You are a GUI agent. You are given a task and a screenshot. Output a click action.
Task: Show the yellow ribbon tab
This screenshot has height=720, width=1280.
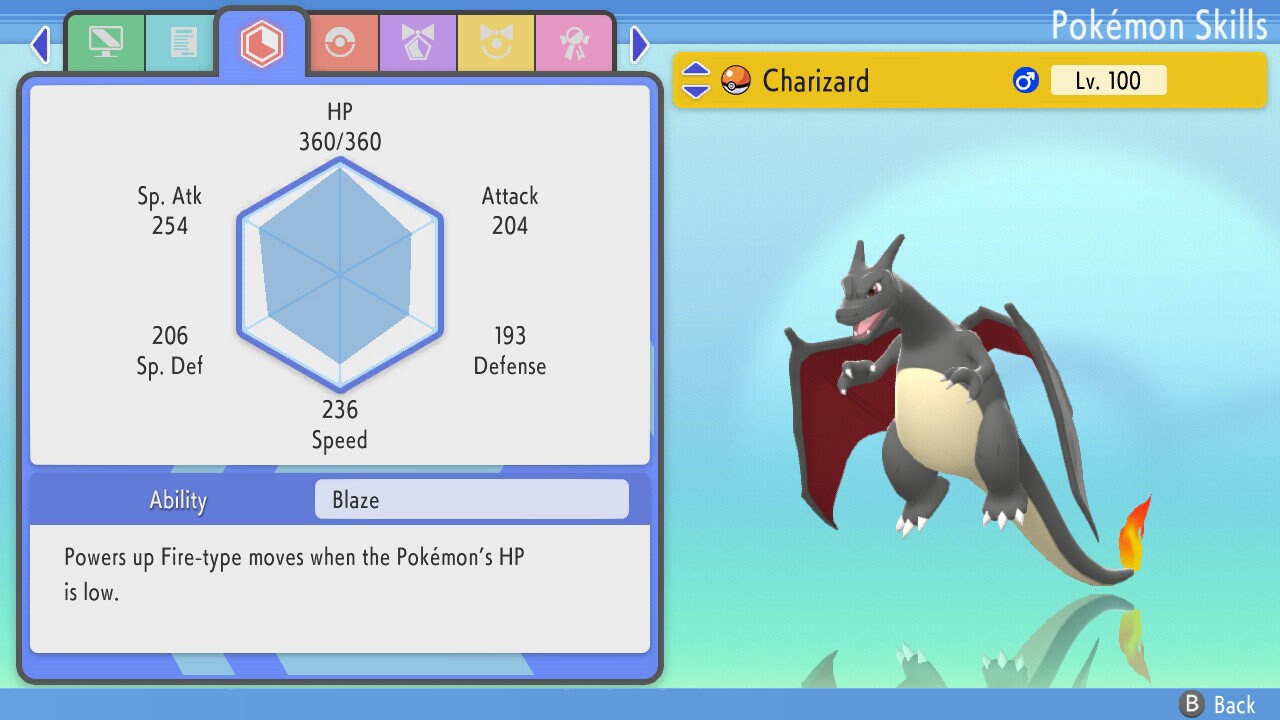click(496, 44)
